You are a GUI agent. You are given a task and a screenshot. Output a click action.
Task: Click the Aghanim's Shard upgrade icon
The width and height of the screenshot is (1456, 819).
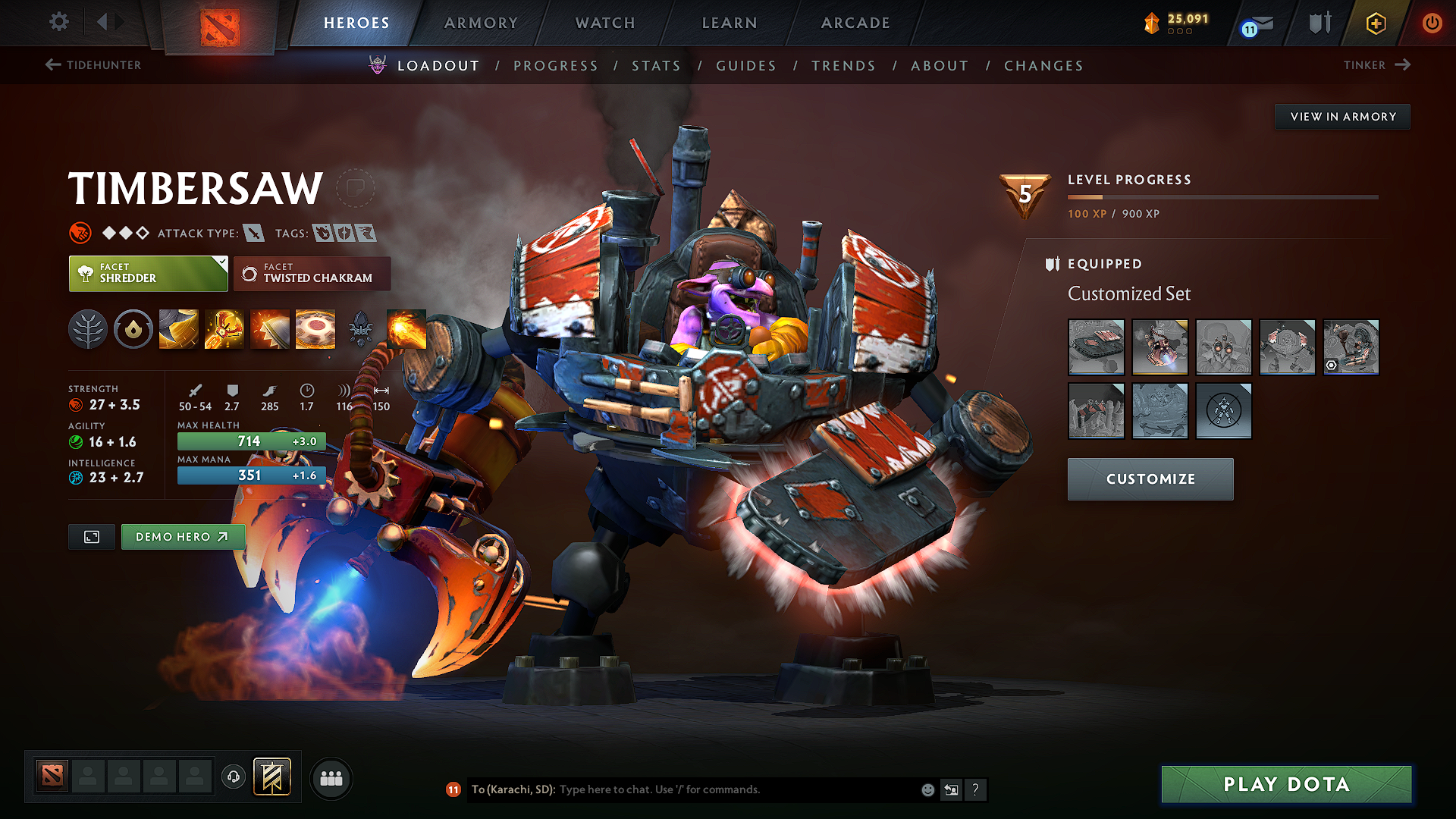tap(362, 329)
